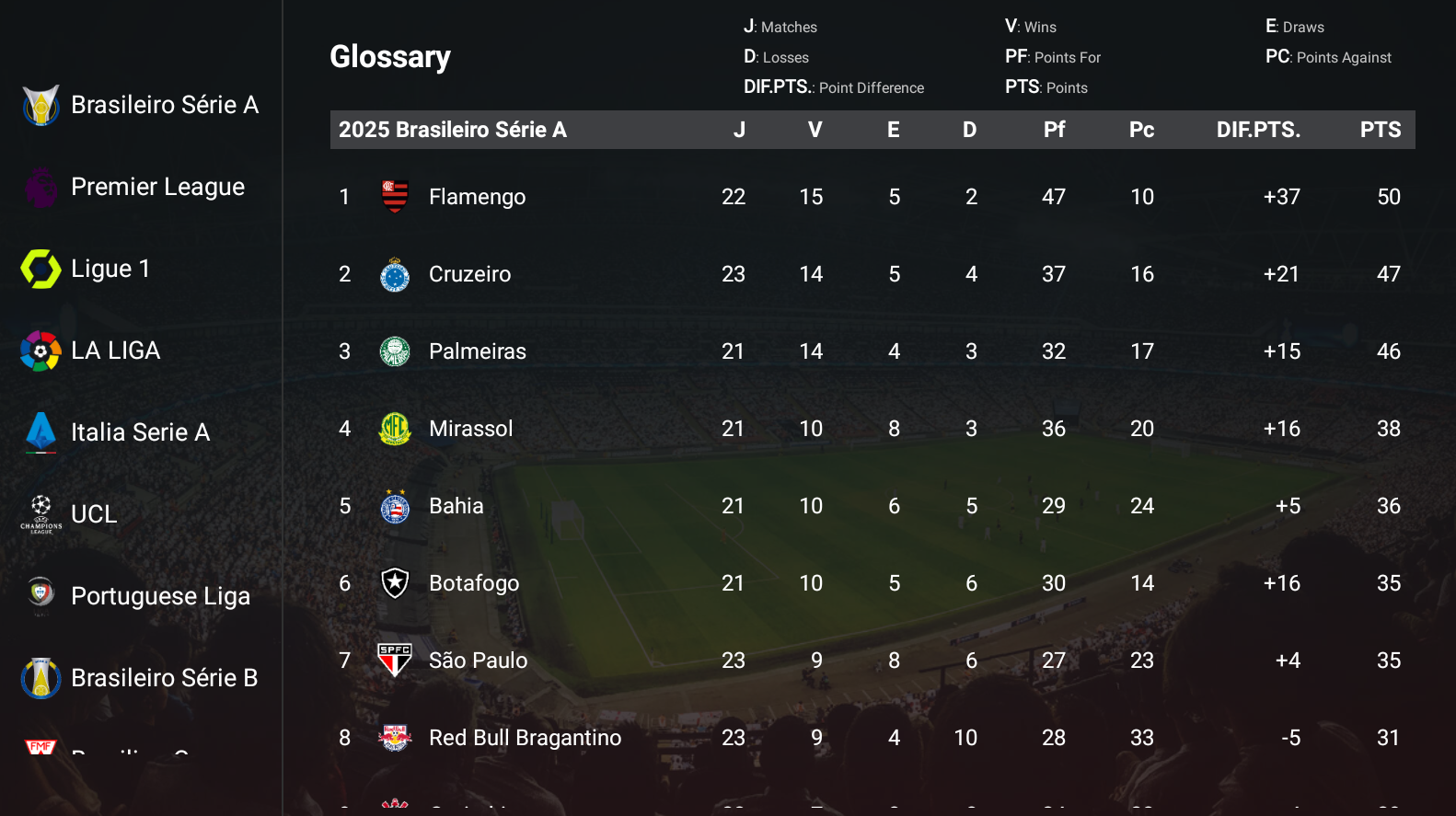Select Mirassol in the table

click(x=470, y=429)
